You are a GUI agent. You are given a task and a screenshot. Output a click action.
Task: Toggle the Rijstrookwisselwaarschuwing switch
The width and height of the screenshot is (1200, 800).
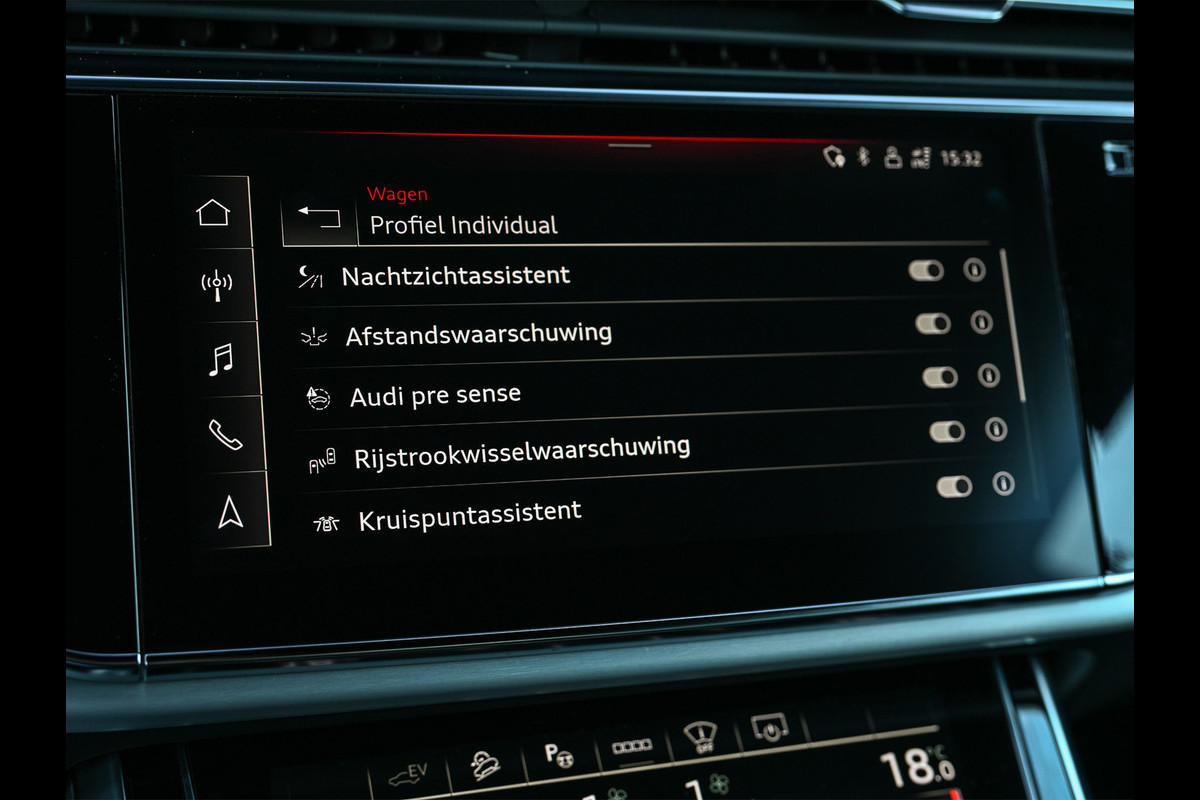pos(947,431)
